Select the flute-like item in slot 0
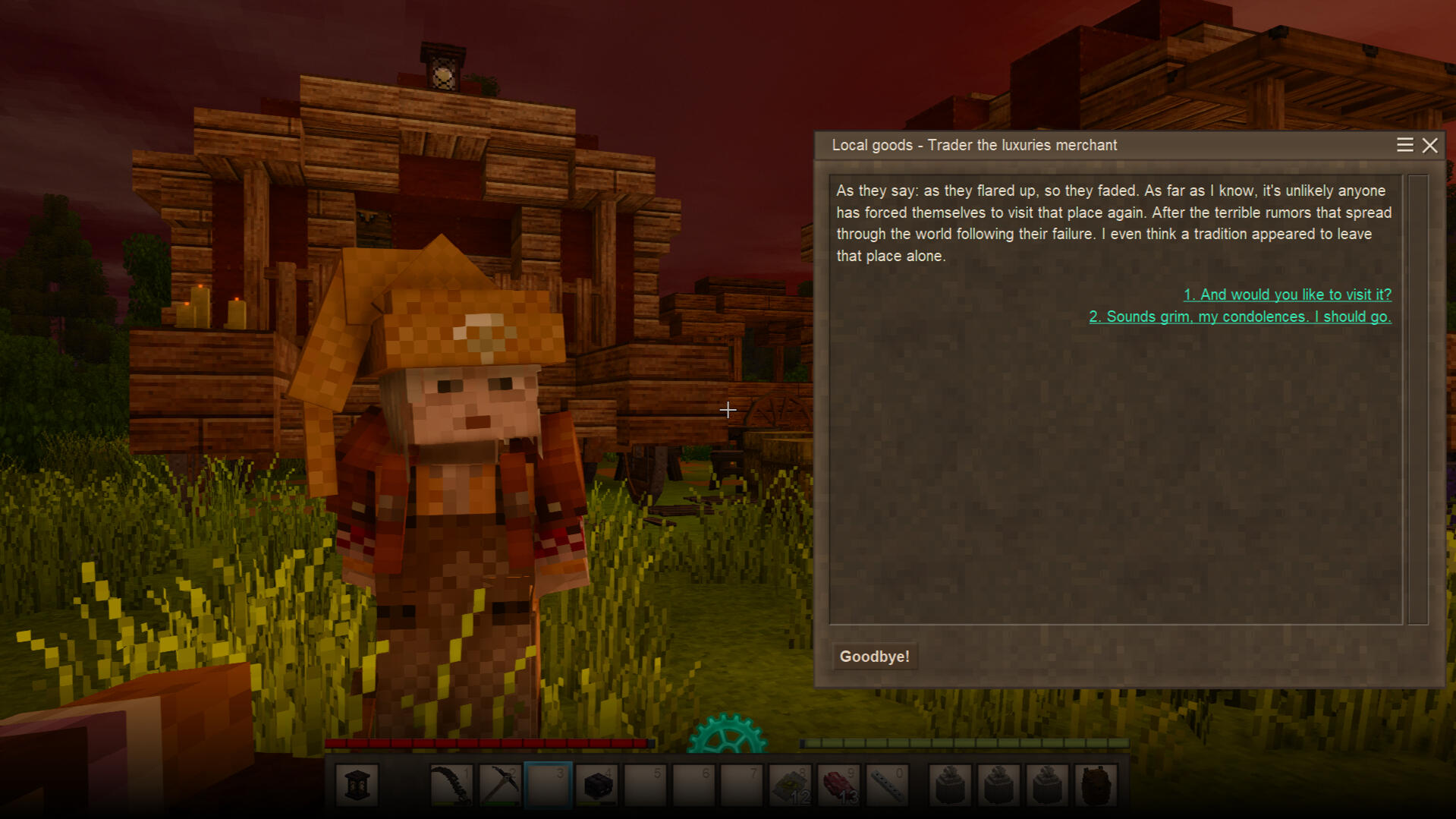1456x819 pixels. (888, 785)
